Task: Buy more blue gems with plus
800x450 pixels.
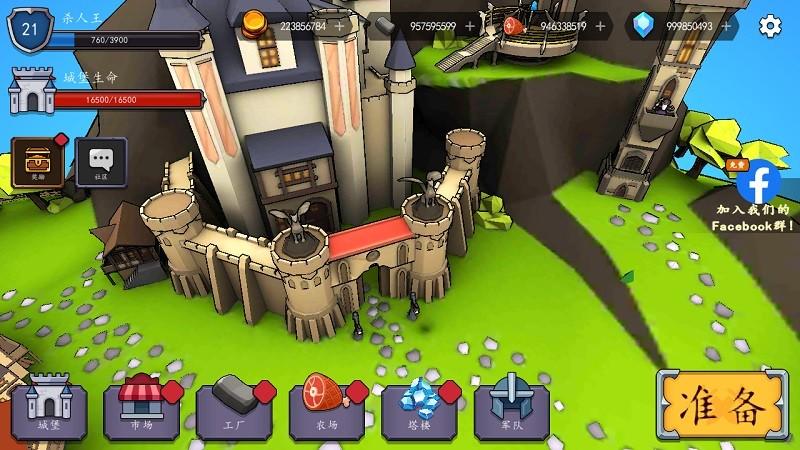Action: tap(726, 26)
